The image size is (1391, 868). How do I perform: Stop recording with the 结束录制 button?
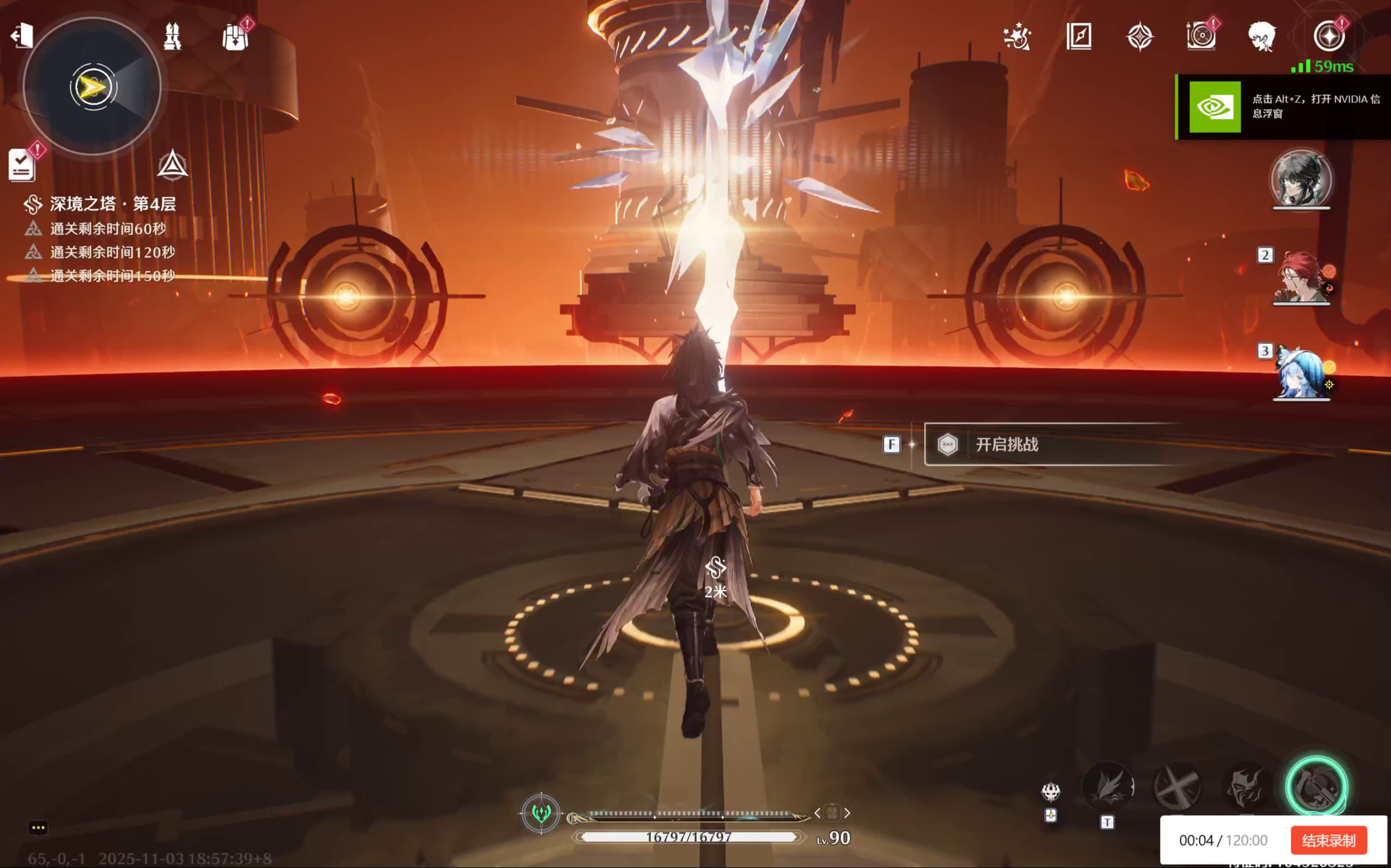[x=1328, y=840]
